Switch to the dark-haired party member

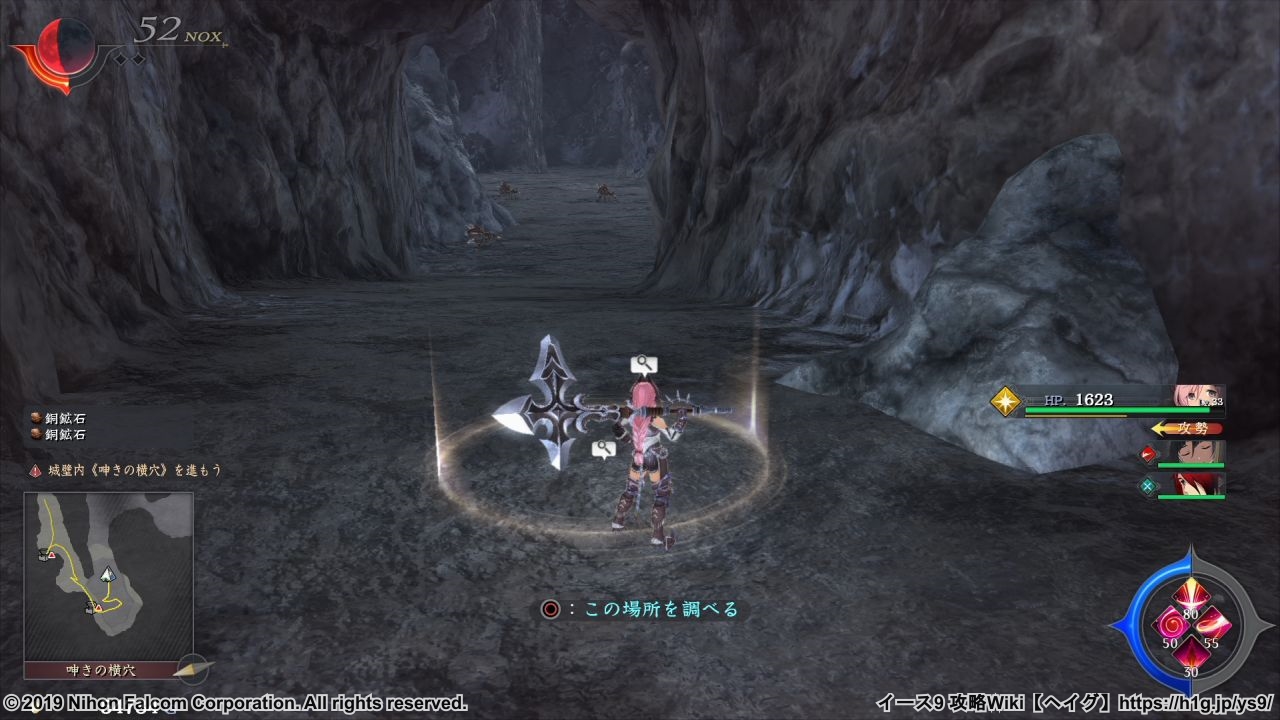click(1198, 454)
